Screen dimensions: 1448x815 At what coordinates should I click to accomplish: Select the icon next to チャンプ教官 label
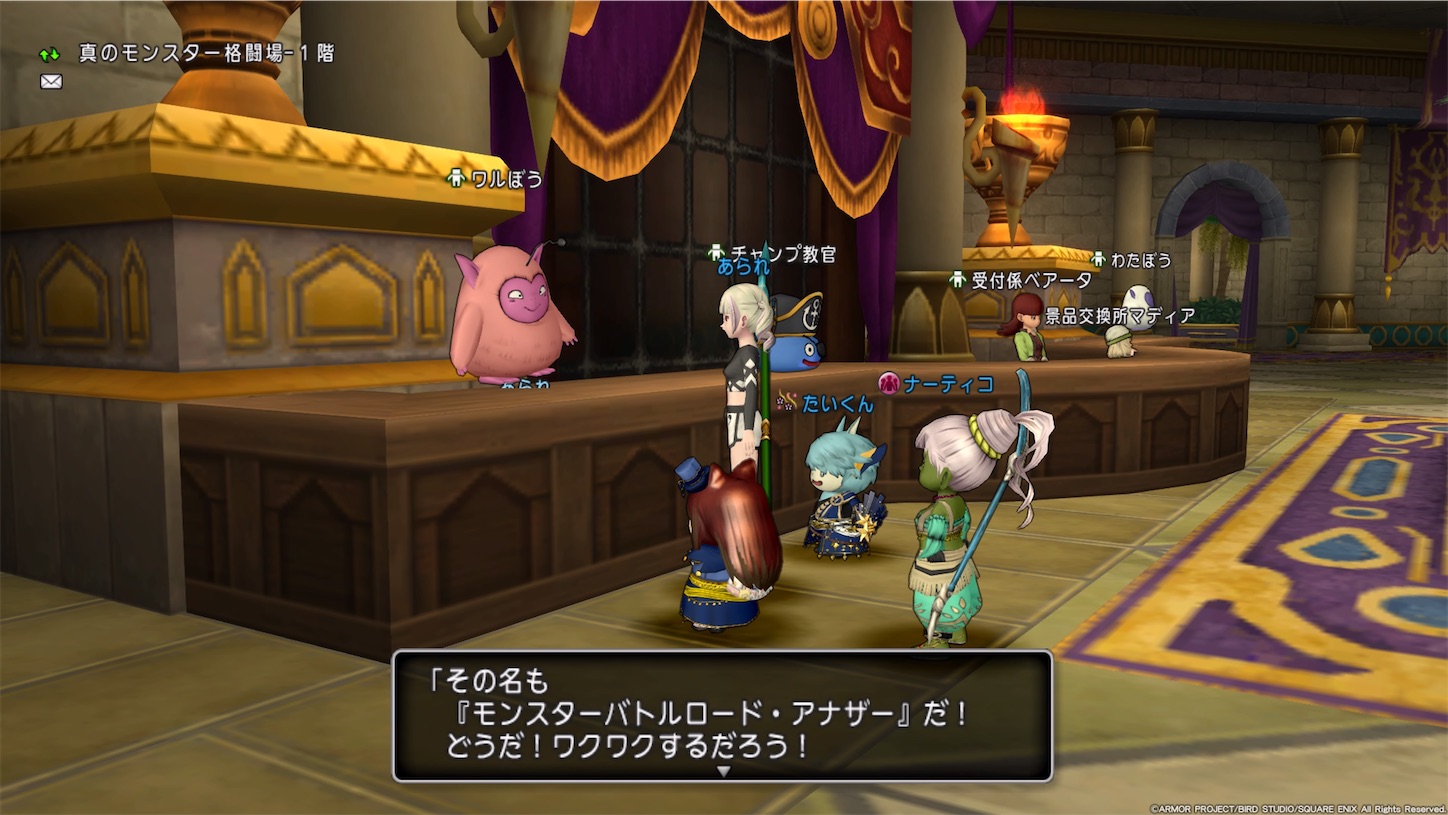point(716,254)
